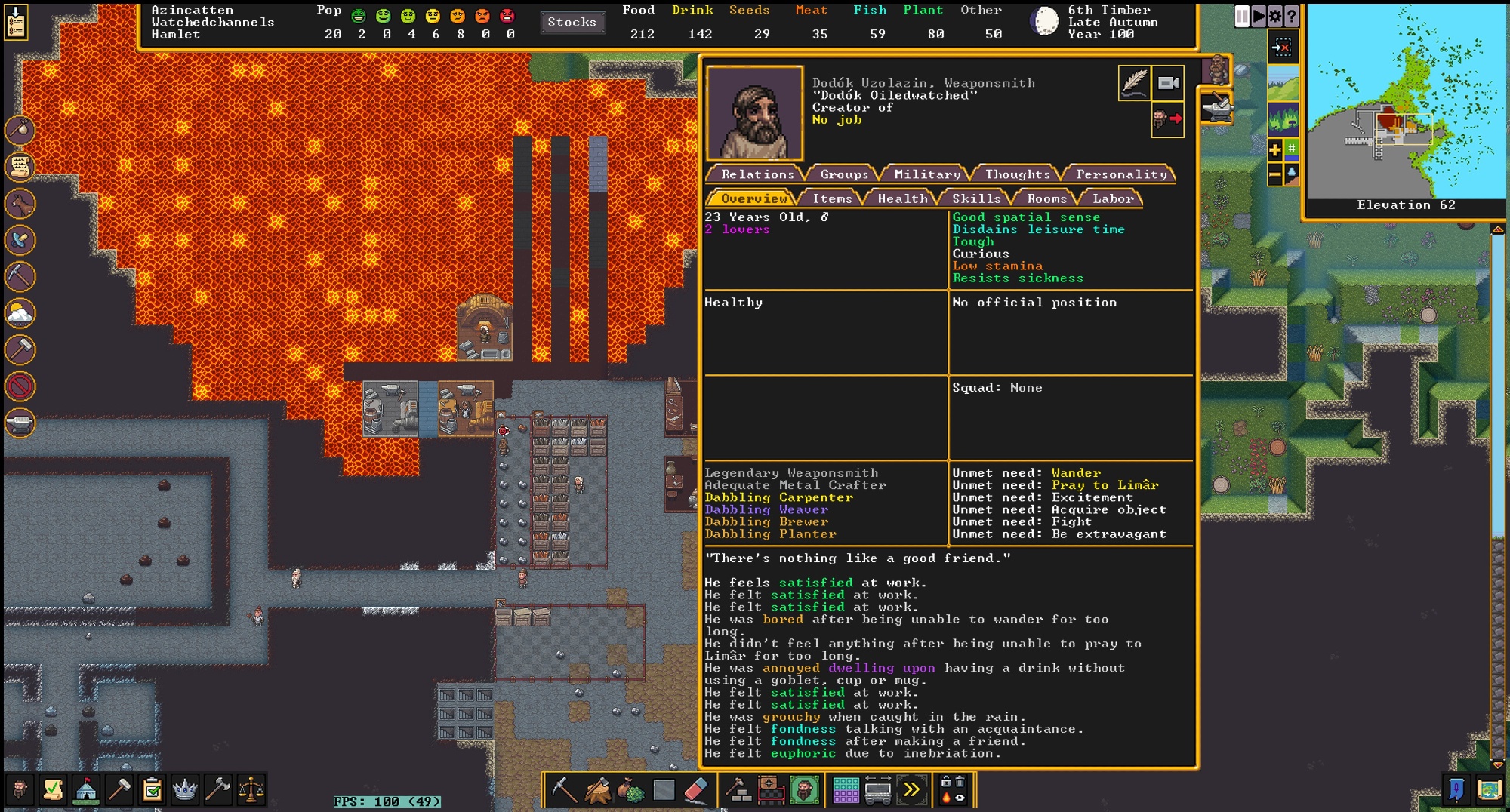Image resolution: width=1510 pixels, height=812 pixels.
Task: Edit nickname with the quill icon
Action: tap(1134, 83)
